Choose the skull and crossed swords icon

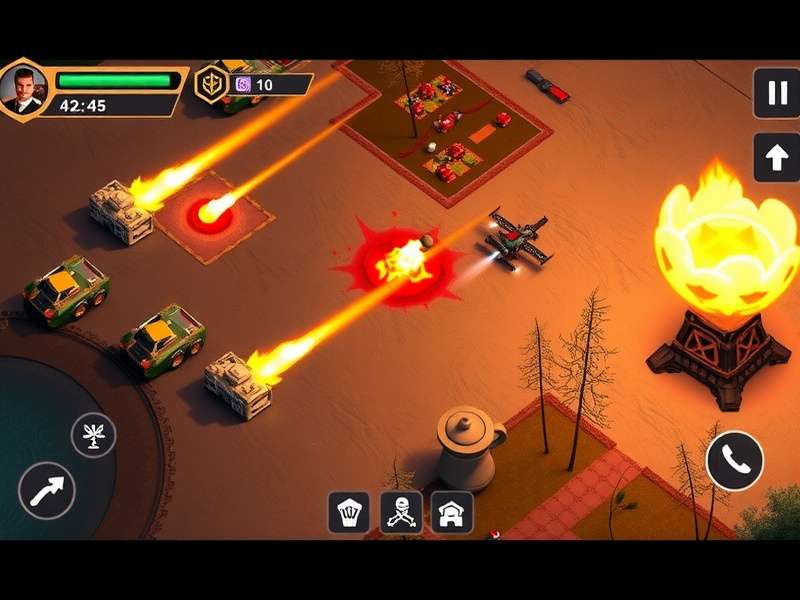(400, 512)
